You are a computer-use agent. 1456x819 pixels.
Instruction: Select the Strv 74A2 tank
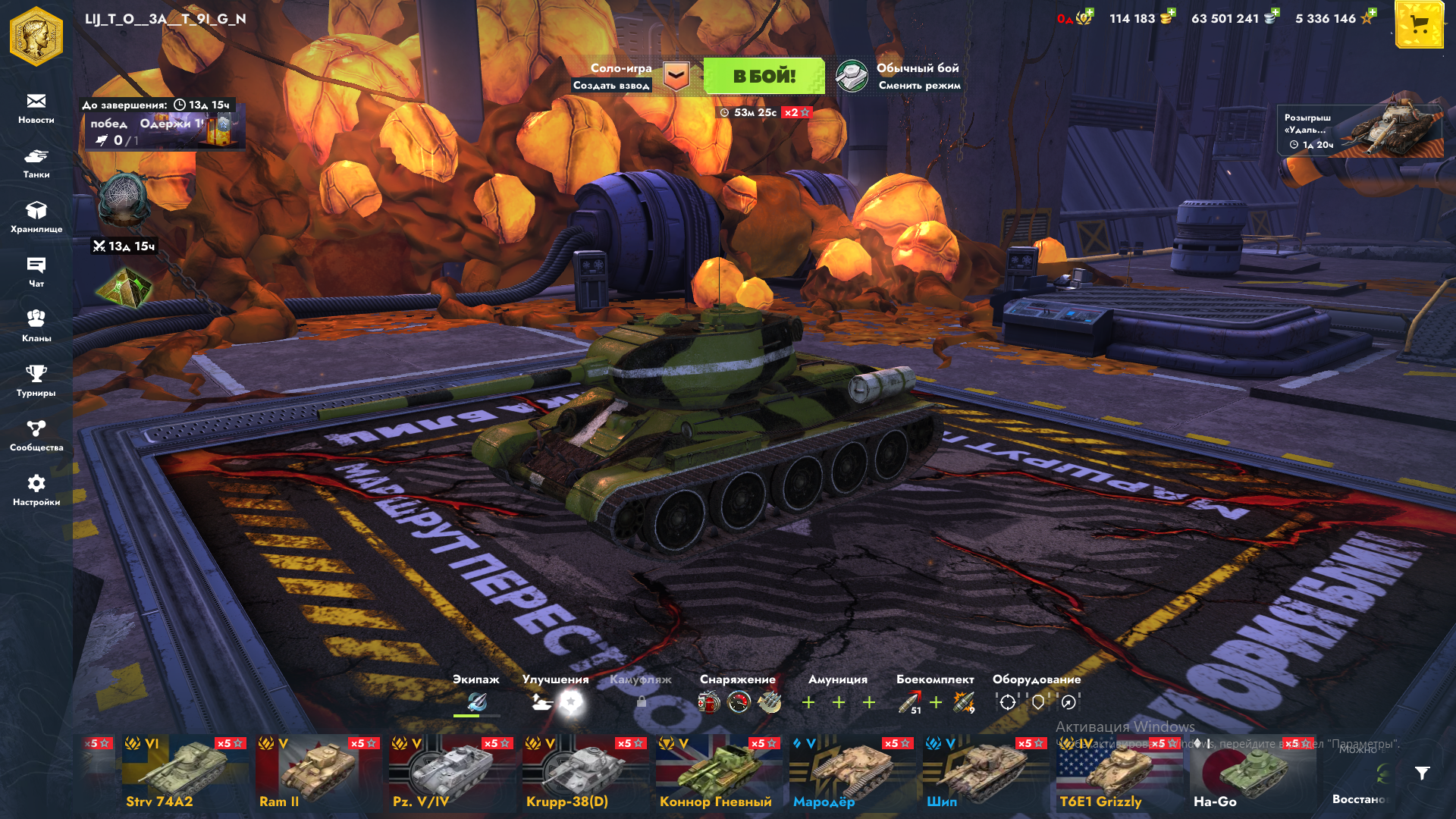[x=185, y=773]
